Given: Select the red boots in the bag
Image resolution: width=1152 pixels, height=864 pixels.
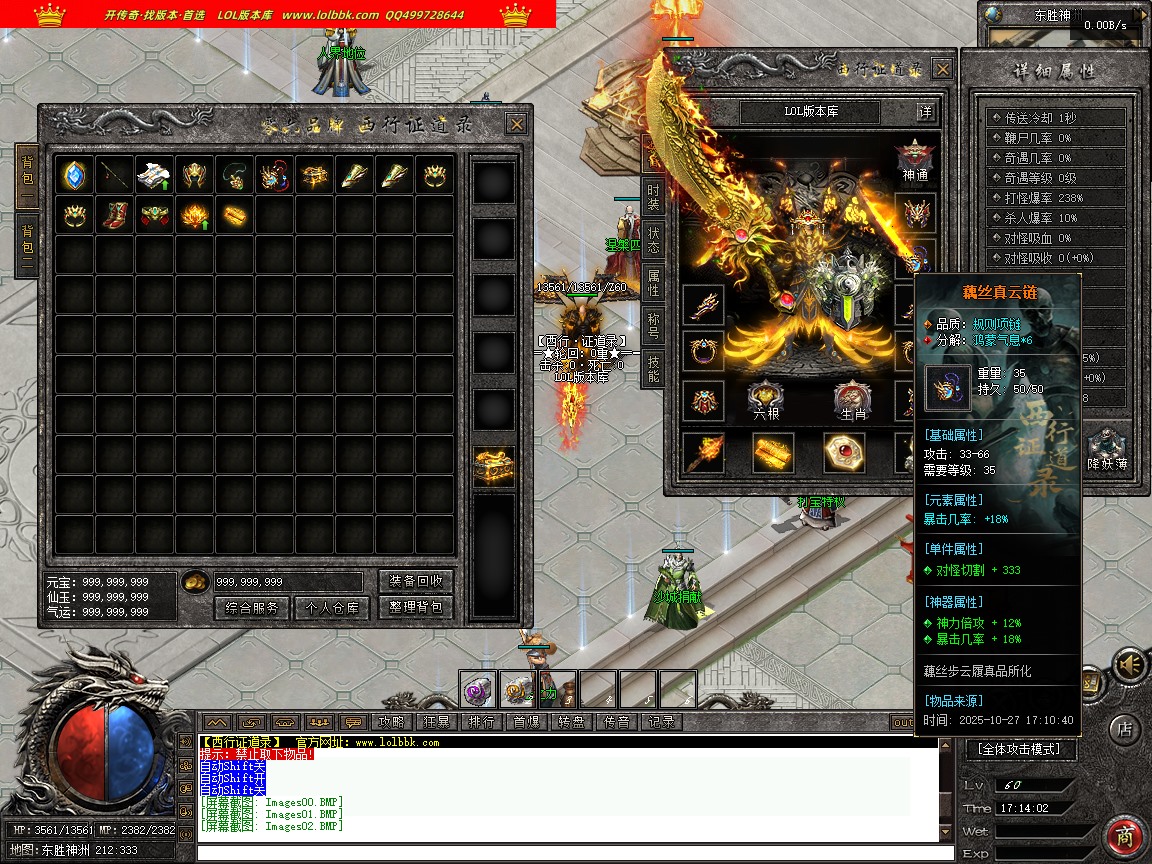Looking at the screenshot, I should [x=115, y=215].
